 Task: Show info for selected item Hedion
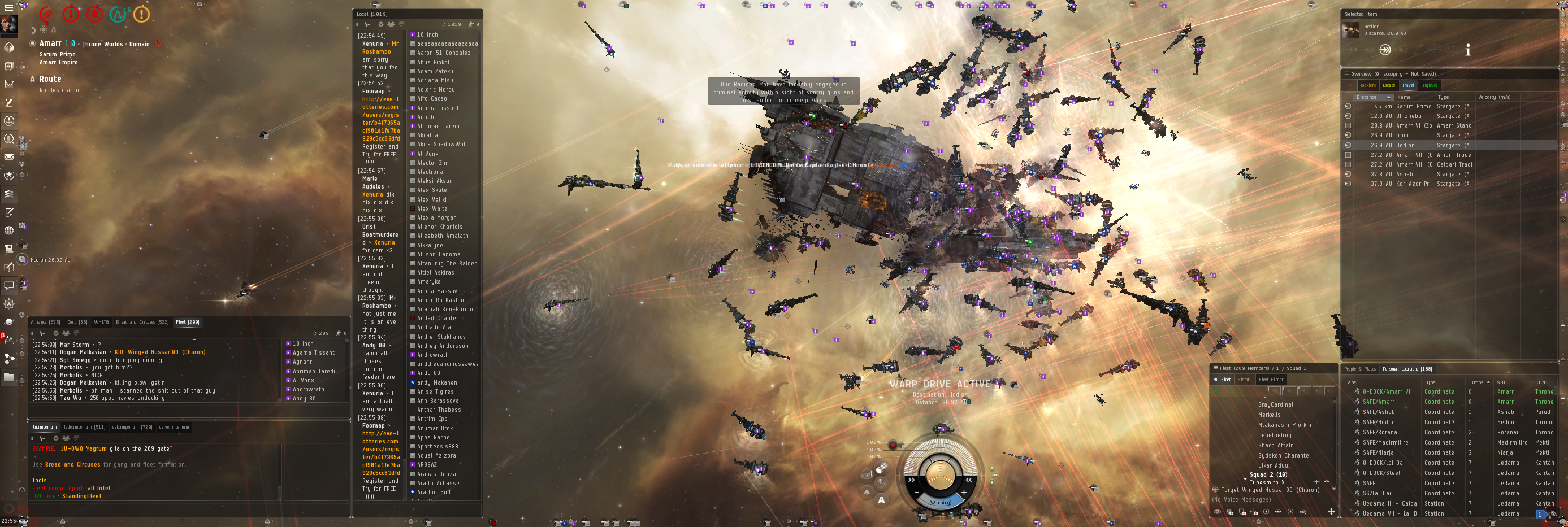pyautogui.click(x=1467, y=50)
